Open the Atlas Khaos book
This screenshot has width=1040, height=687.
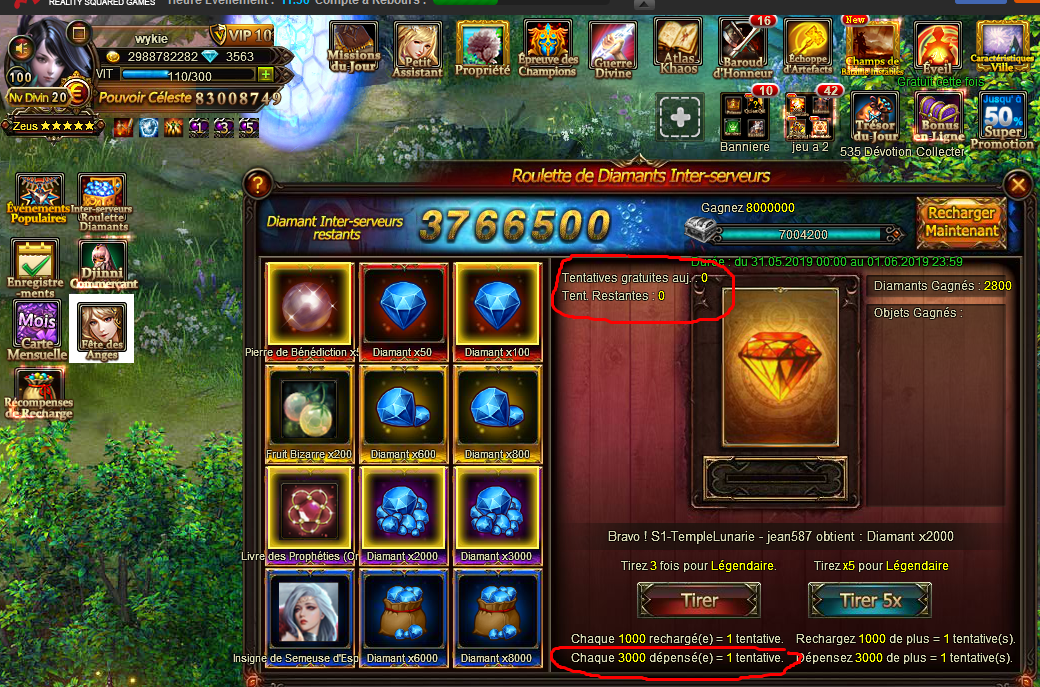click(x=677, y=46)
